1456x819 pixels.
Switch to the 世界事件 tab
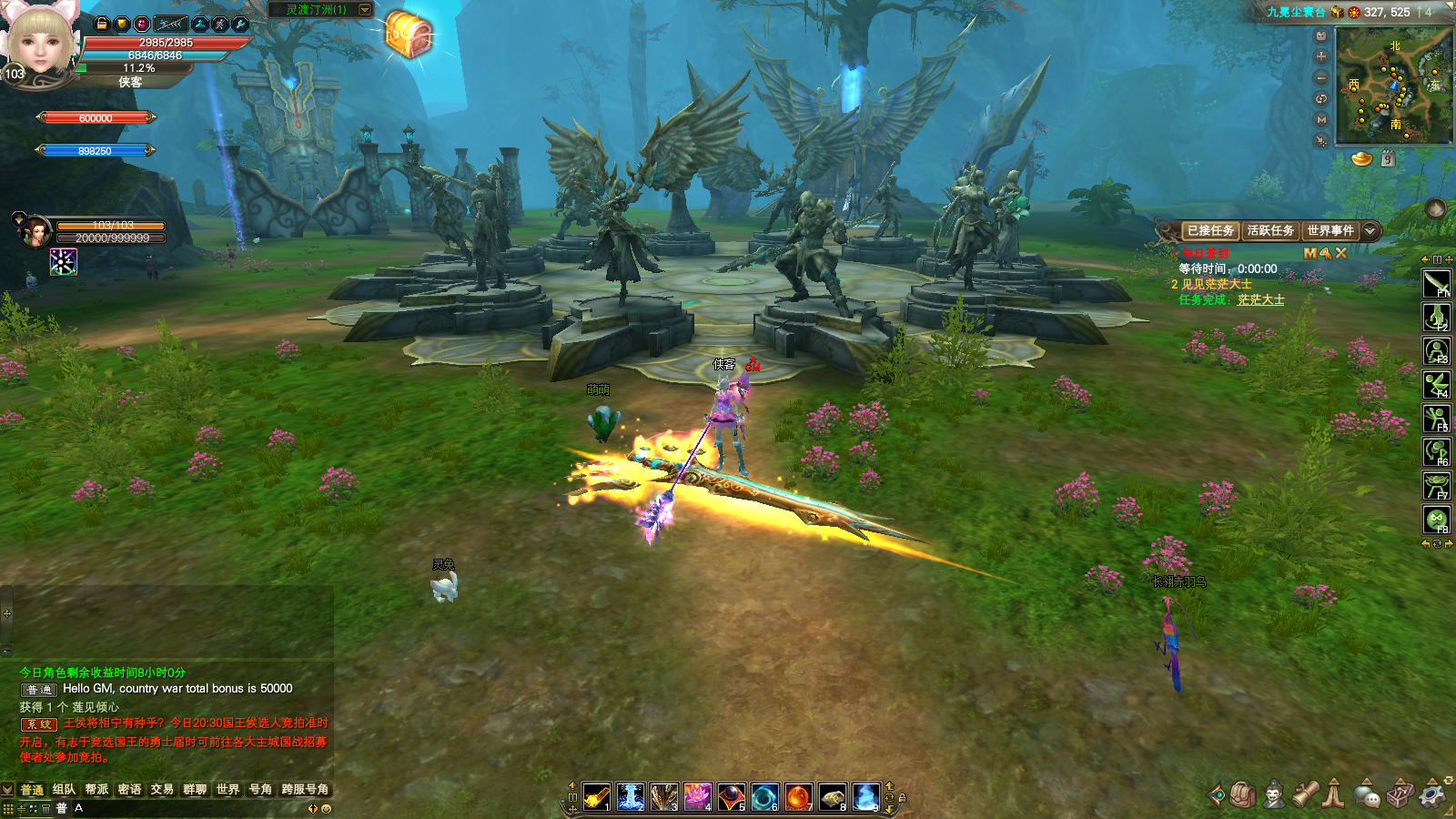pos(1330,231)
